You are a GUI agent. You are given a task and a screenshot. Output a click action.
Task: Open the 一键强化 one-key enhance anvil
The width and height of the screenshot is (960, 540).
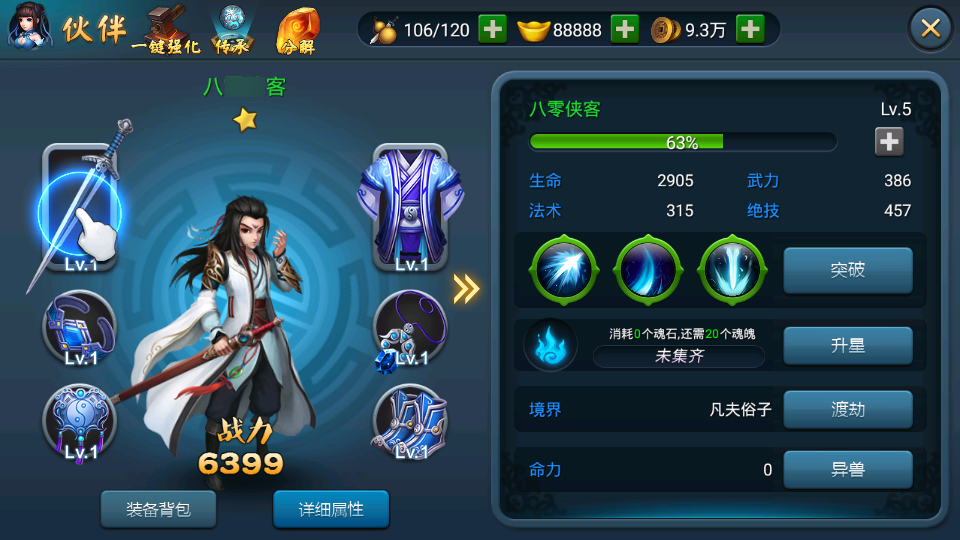pos(165,30)
